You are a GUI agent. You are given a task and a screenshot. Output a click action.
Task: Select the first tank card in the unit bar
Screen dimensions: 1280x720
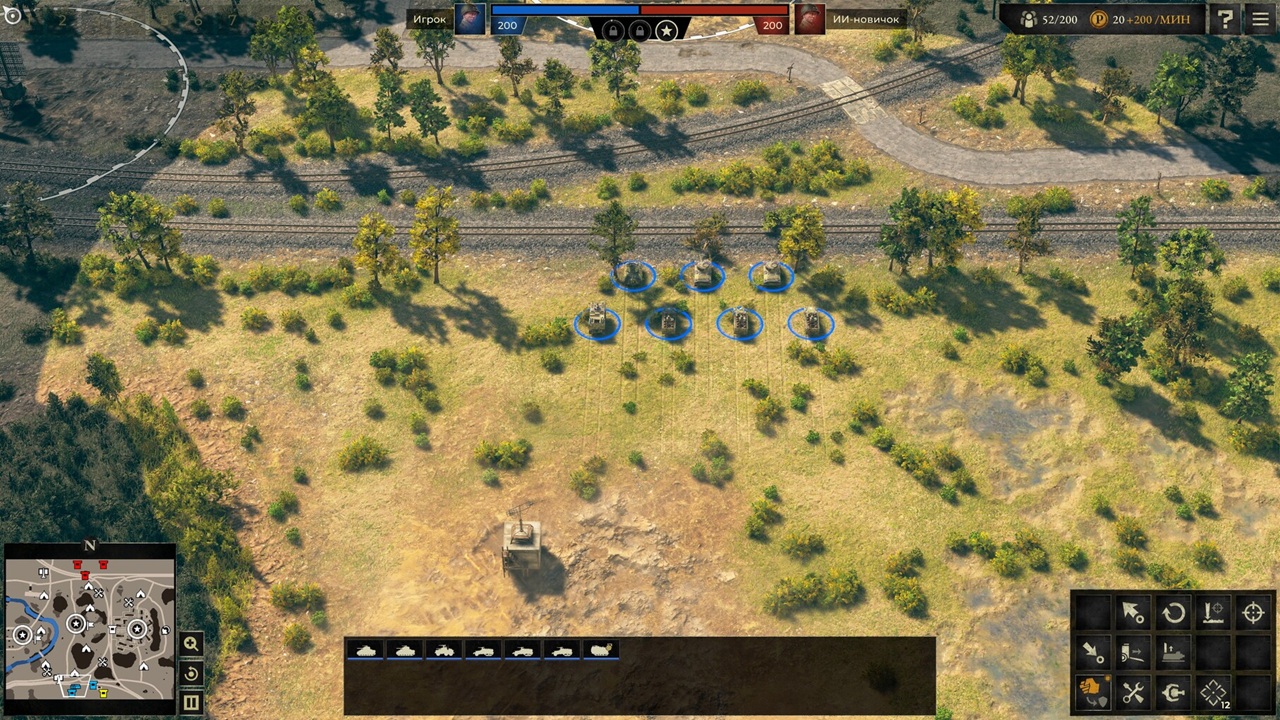pos(366,650)
